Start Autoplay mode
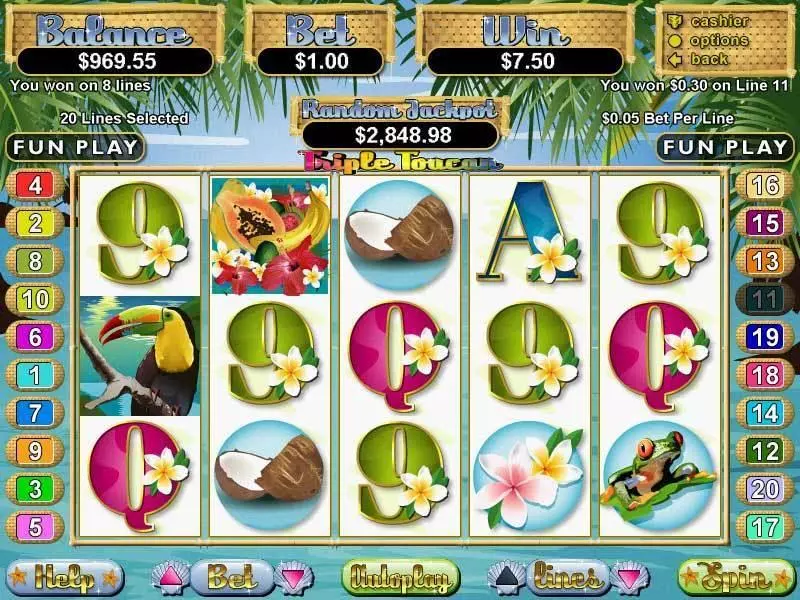The image size is (800, 600). 400,577
